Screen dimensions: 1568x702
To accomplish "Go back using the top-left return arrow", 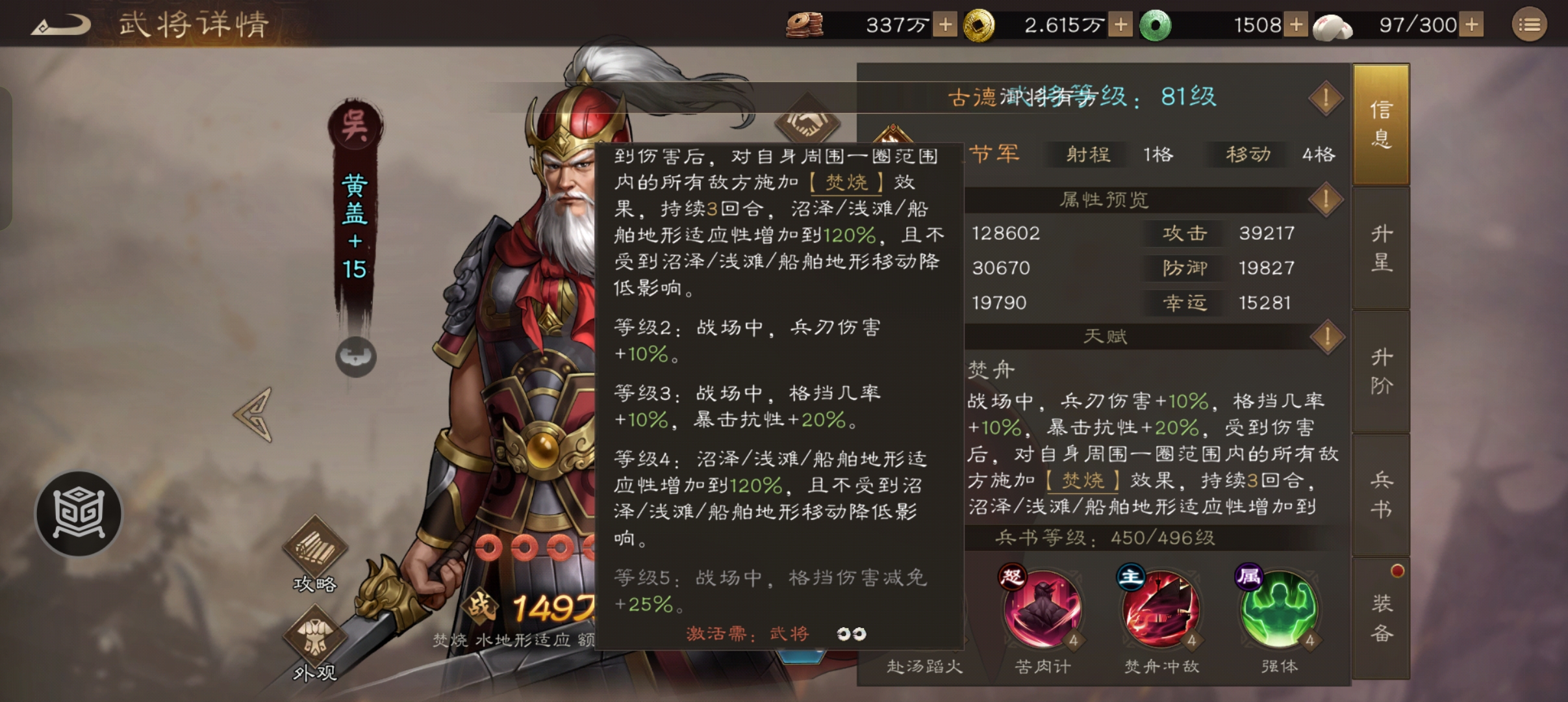I will [60, 25].
